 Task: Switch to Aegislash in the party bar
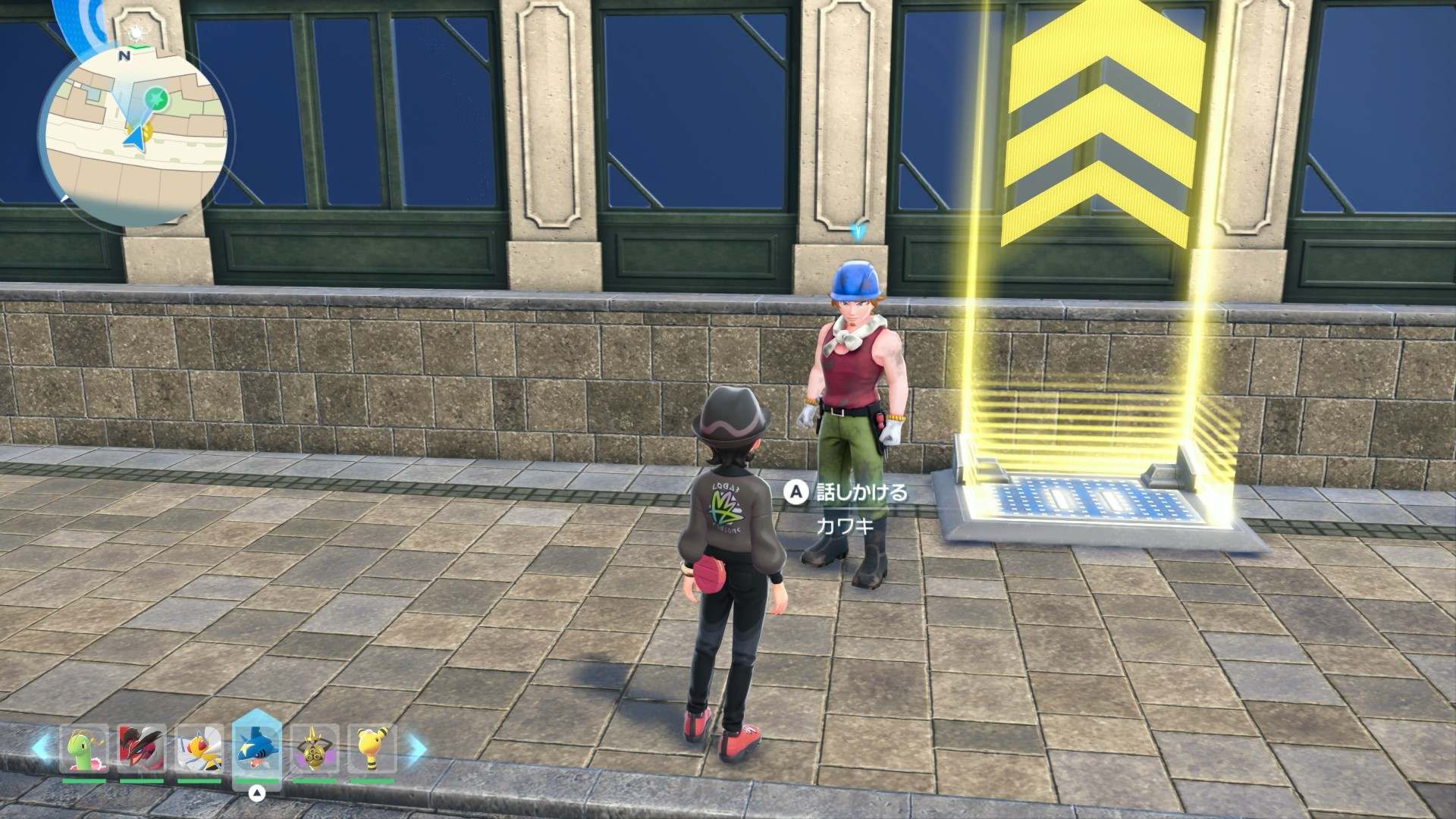315,749
